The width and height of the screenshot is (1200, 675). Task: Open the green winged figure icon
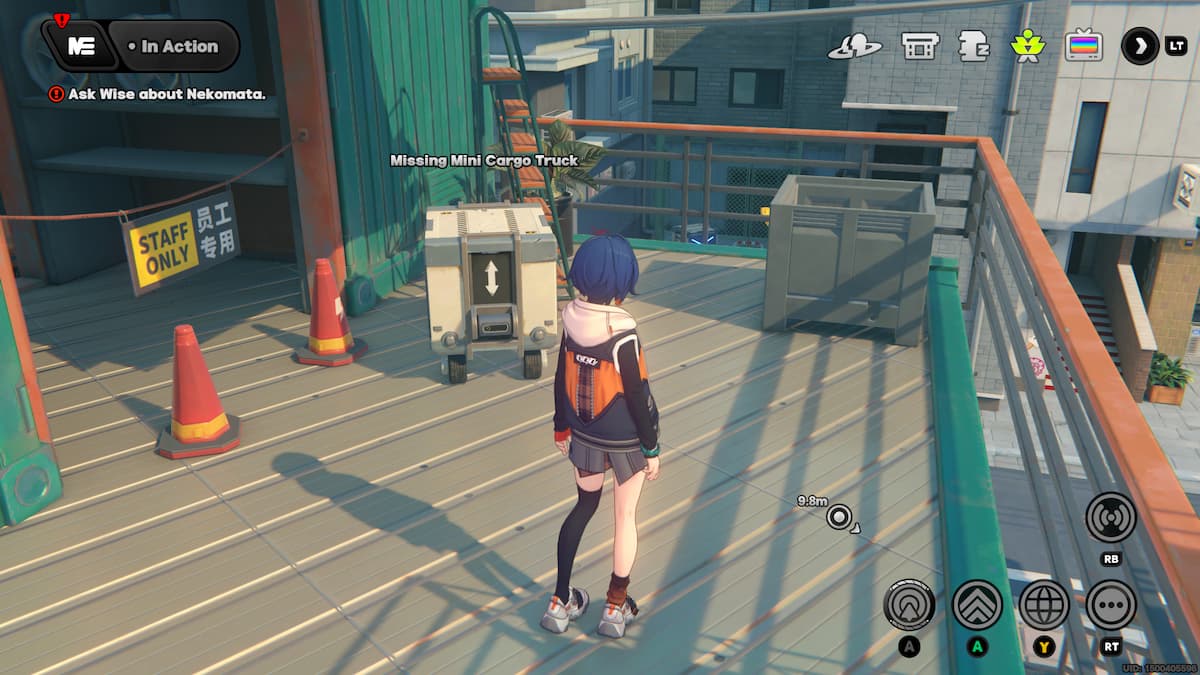click(x=1026, y=46)
